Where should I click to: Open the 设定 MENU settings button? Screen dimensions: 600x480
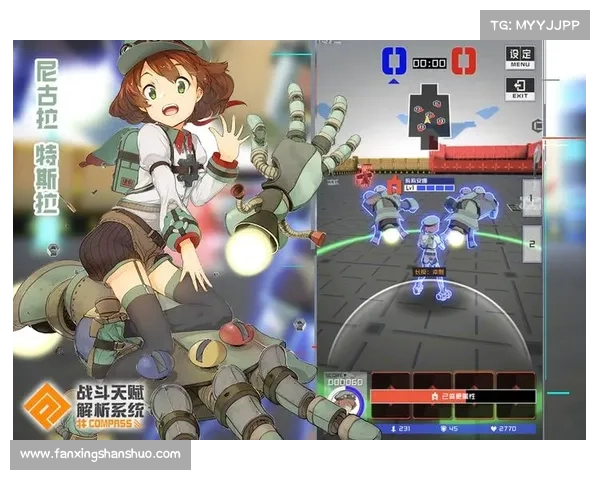pos(520,57)
